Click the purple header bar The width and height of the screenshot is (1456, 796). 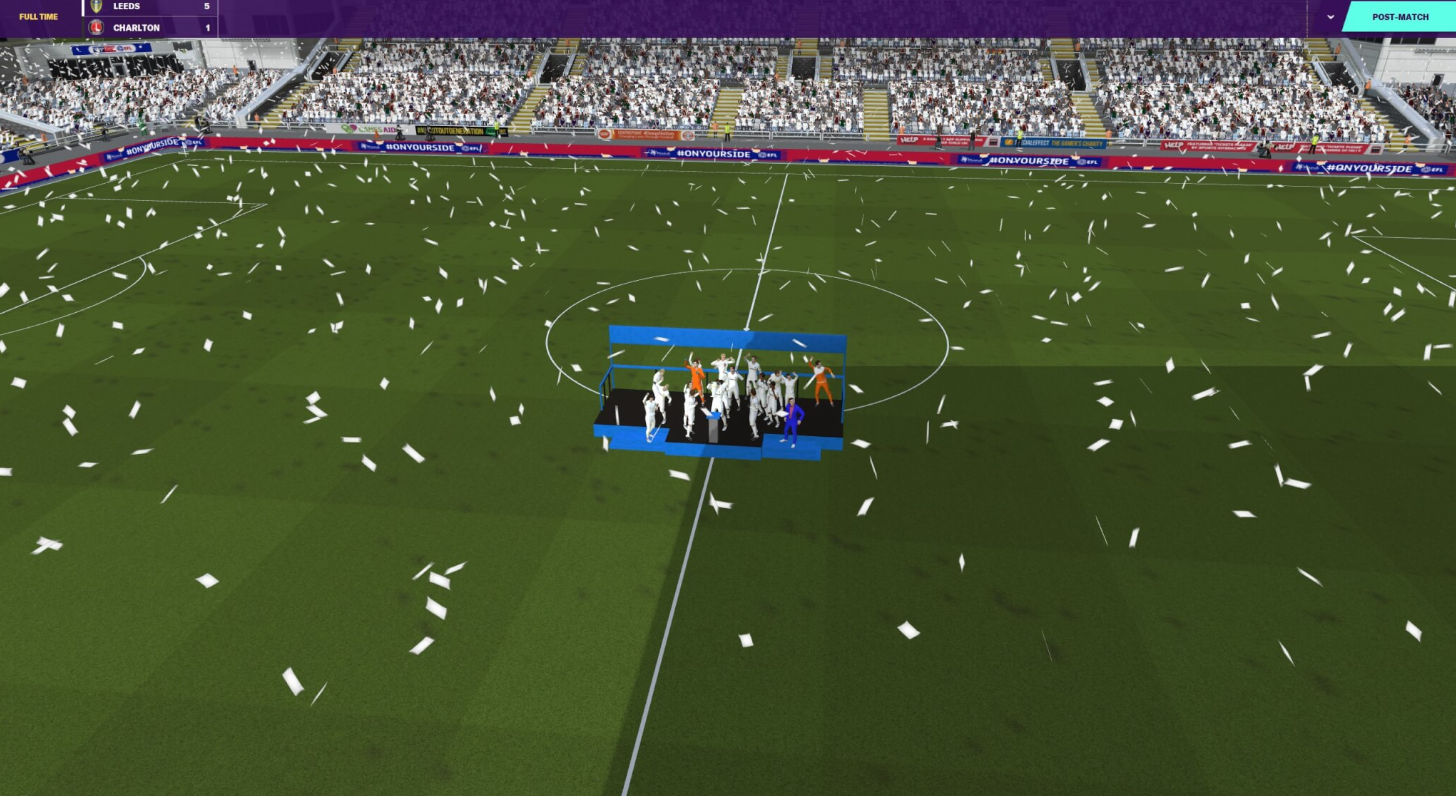[x=700, y=17]
